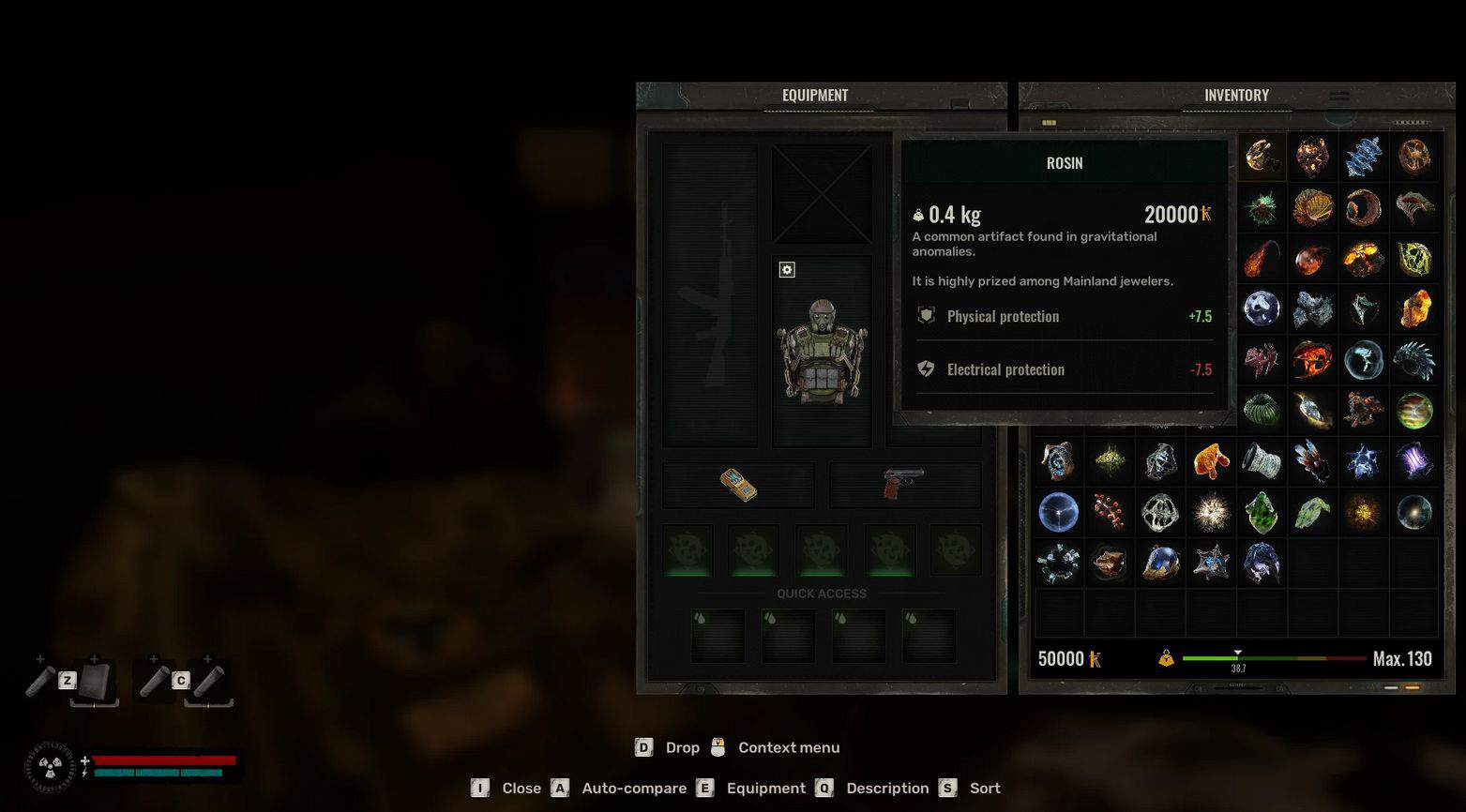This screenshot has height=812, width=1466.
Task: Click the blue-white marbled sphere artifact
Action: point(1262,309)
